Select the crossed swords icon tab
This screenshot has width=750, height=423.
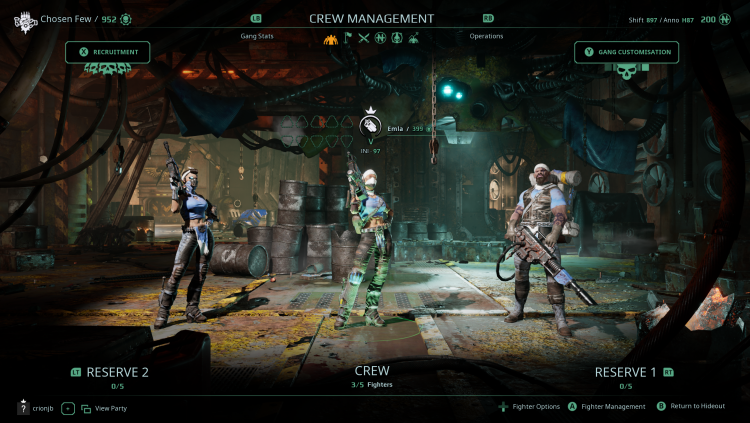(364, 39)
